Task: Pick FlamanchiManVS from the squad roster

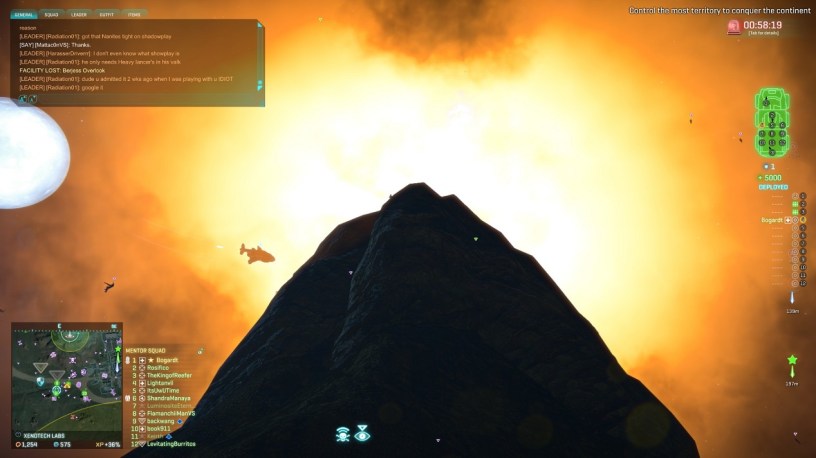Action: tap(171, 413)
